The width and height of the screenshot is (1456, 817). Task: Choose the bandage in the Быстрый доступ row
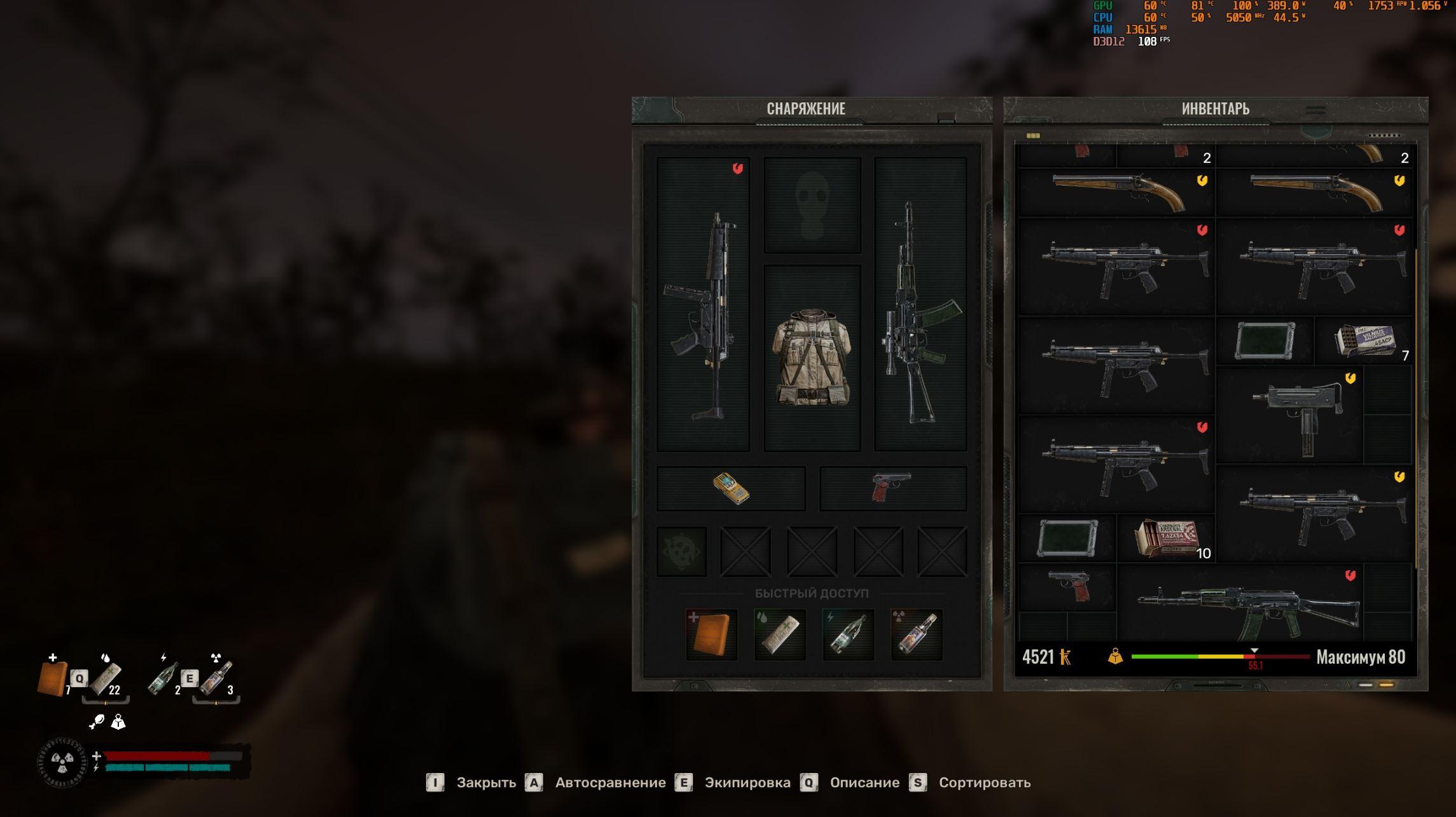780,634
